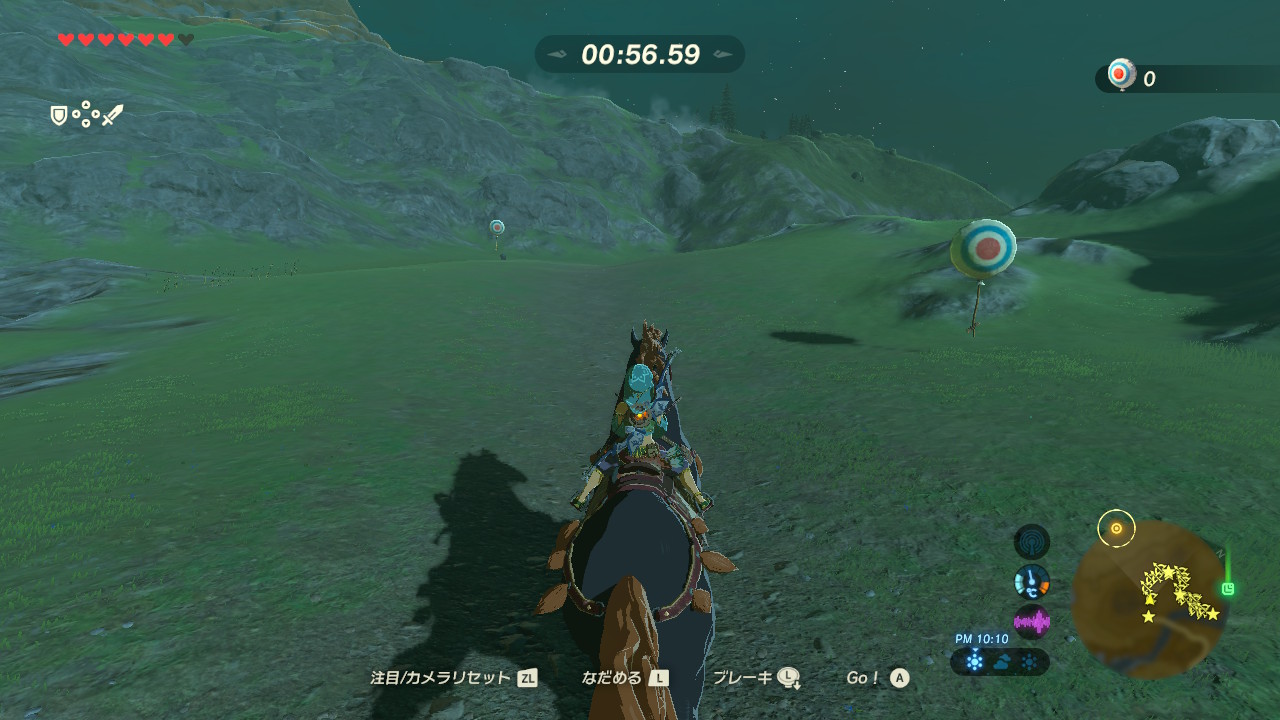This screenshot has height=720, width=1280.
Task: Open the weather forecast panel
Action: (x=1000, y=661)
